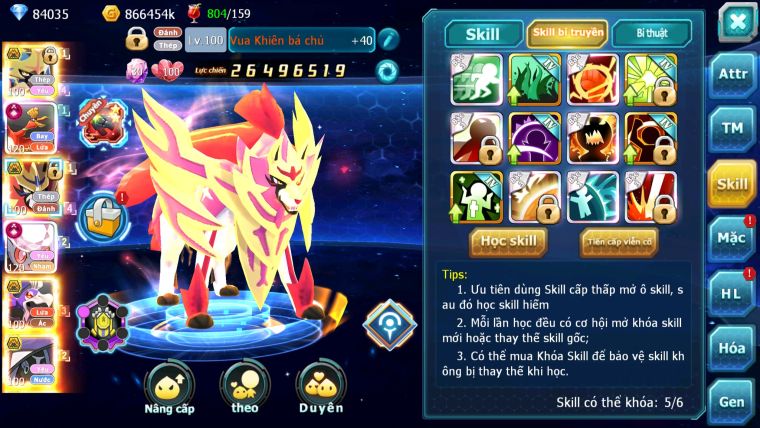
Task: Select the Mặc side tab
Action: [731, 238]
